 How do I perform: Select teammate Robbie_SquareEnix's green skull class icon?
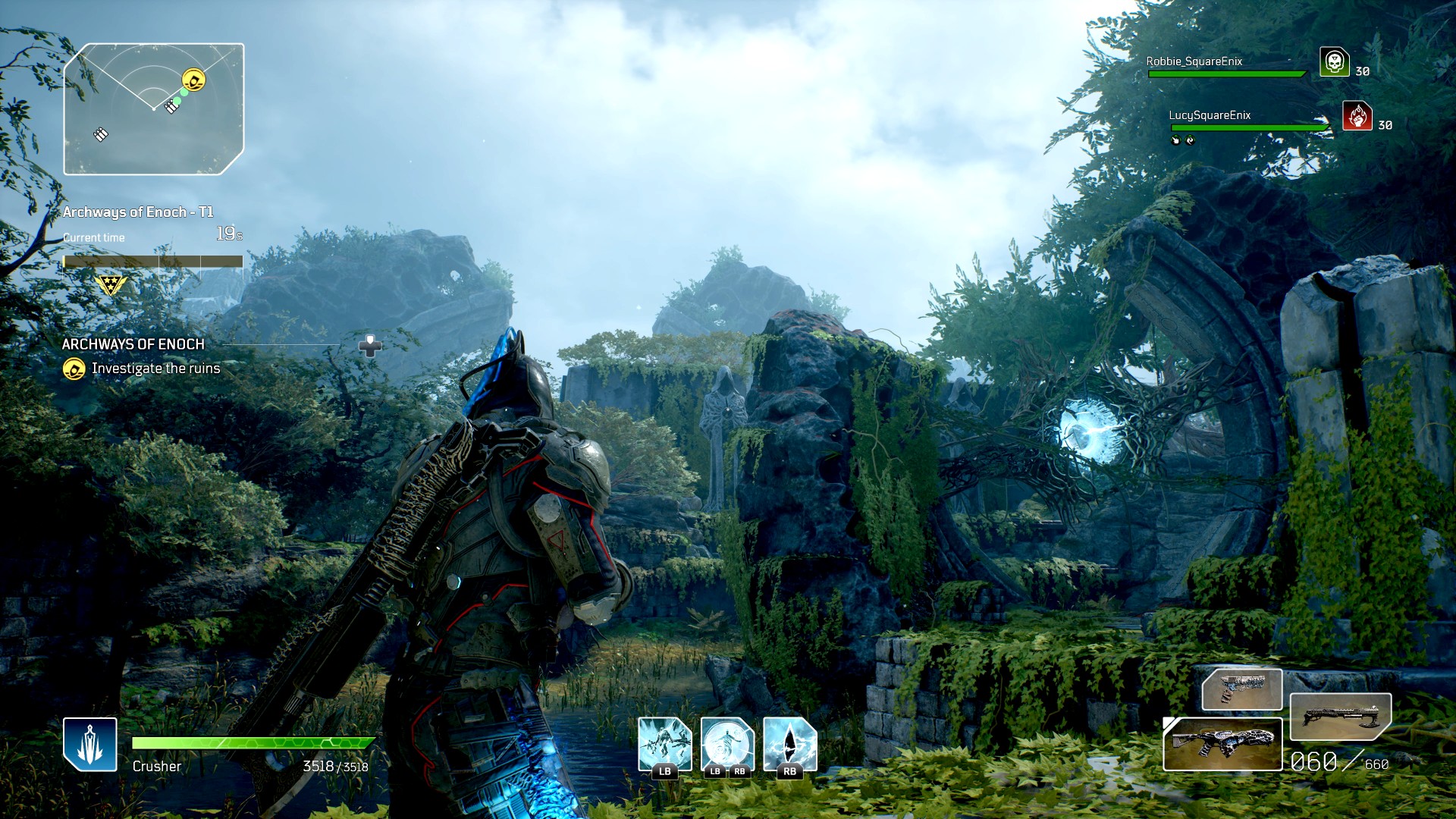point(1334,62)
